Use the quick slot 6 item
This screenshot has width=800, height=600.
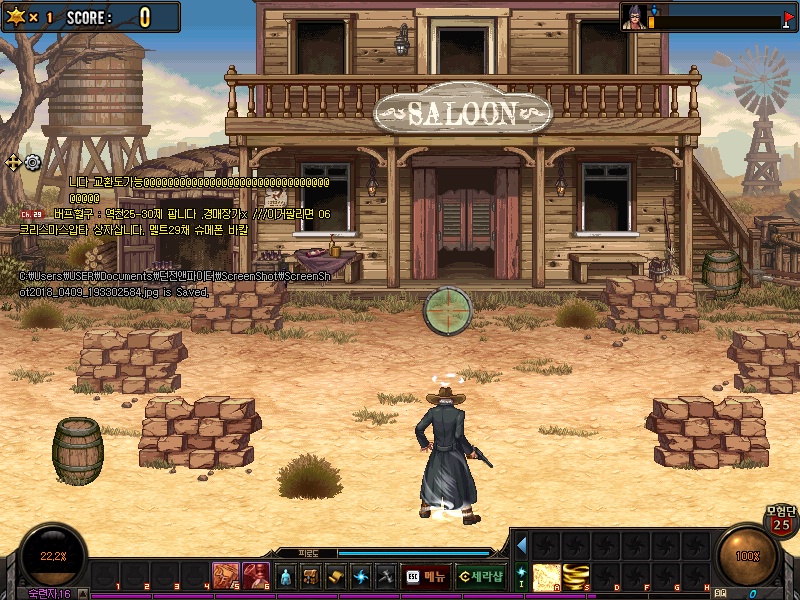[x=256, y=576]
